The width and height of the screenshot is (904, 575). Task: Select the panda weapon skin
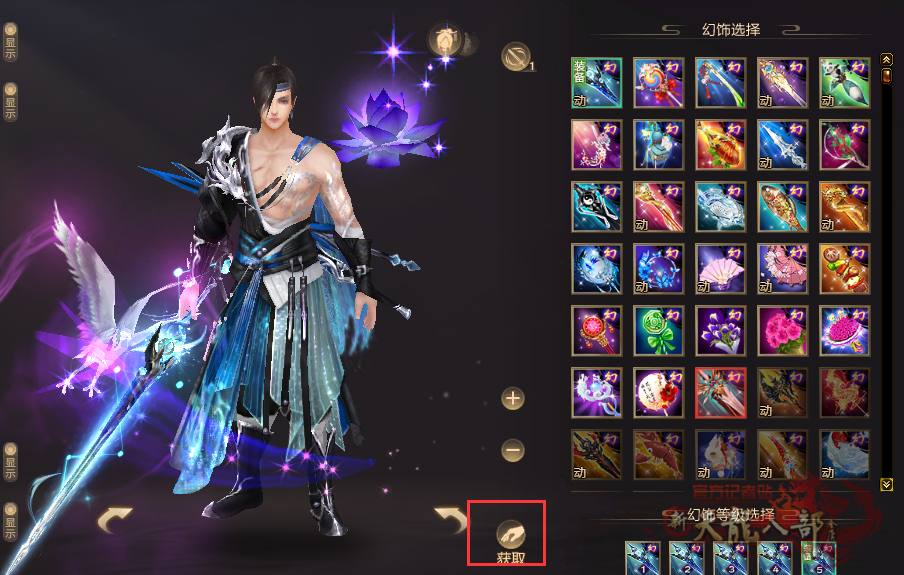coord(844,82)
